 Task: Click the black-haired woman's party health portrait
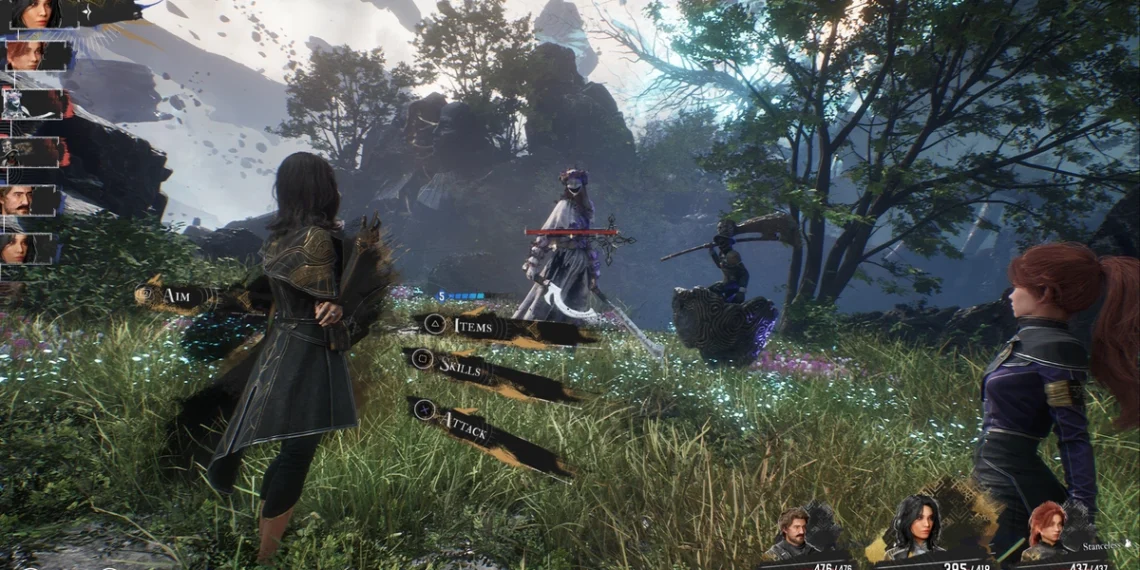click(918, 525)
